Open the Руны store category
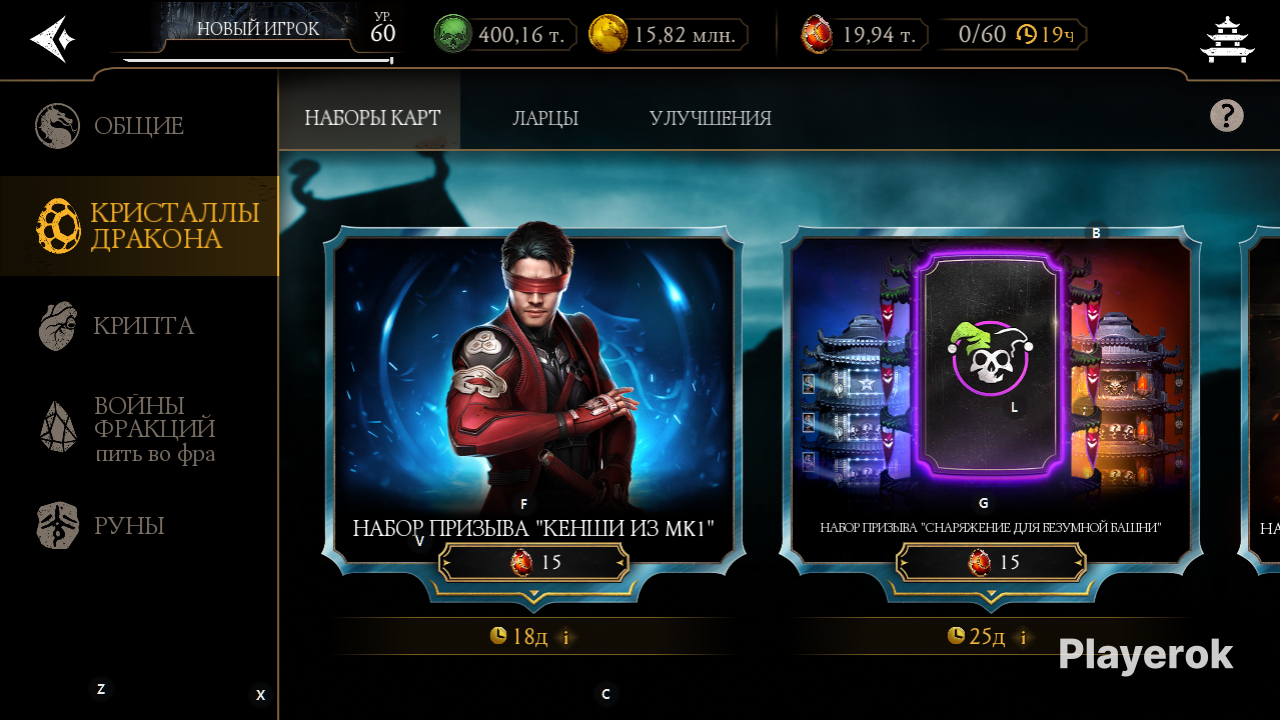1280x720 pixels. 138,526
